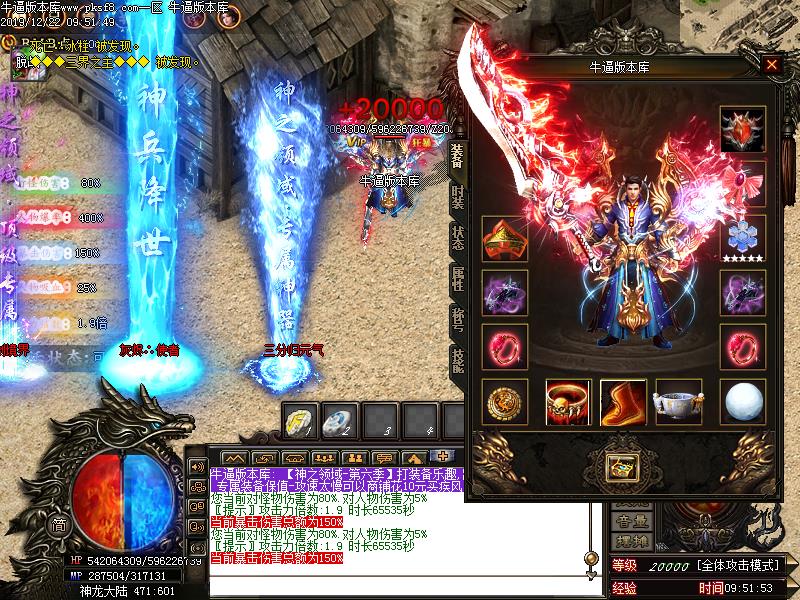Viewport: 800px width, 600px height.
Task: Show the 属性 tab
Action: click(x=457, y=277)
